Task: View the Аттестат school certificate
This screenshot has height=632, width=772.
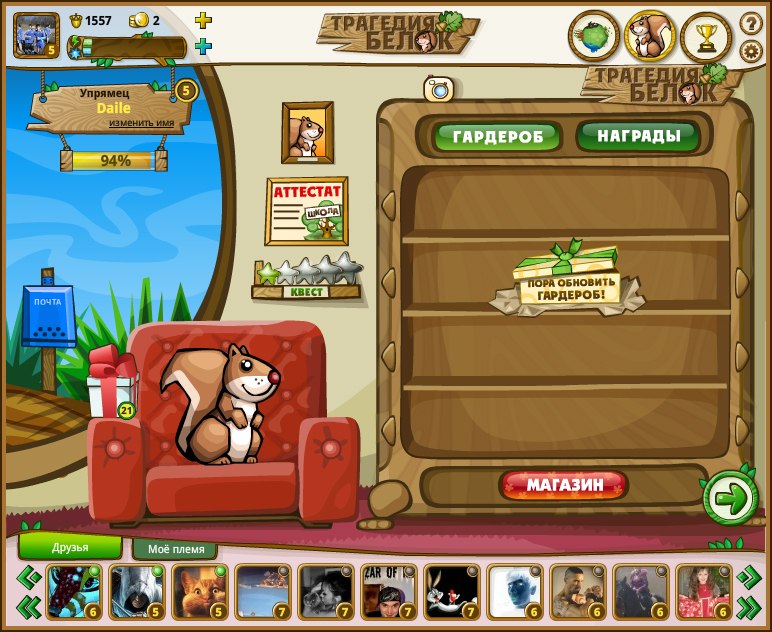Action: [x=306, y=210]
